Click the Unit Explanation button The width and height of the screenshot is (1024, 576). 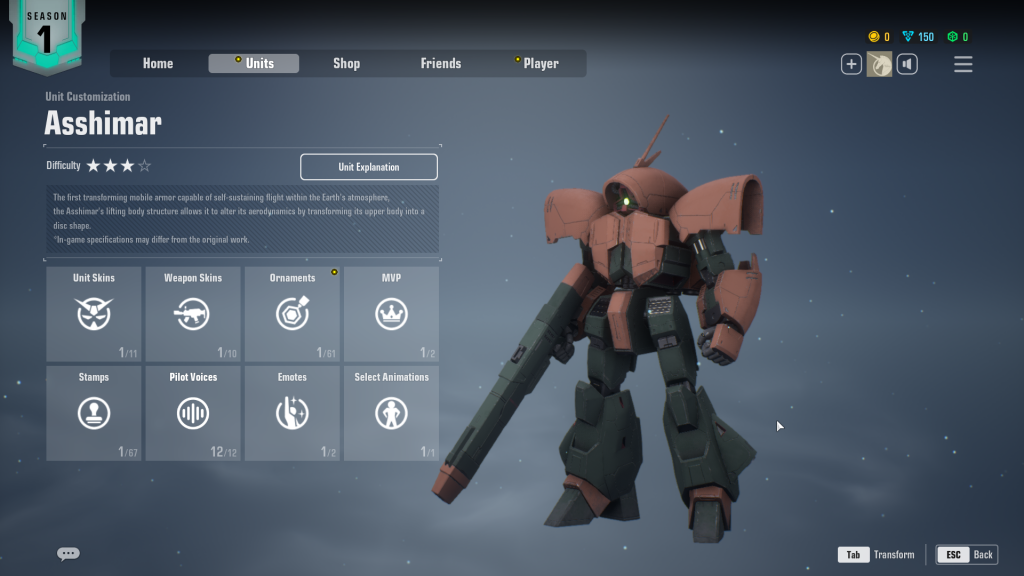pos(368,167)
